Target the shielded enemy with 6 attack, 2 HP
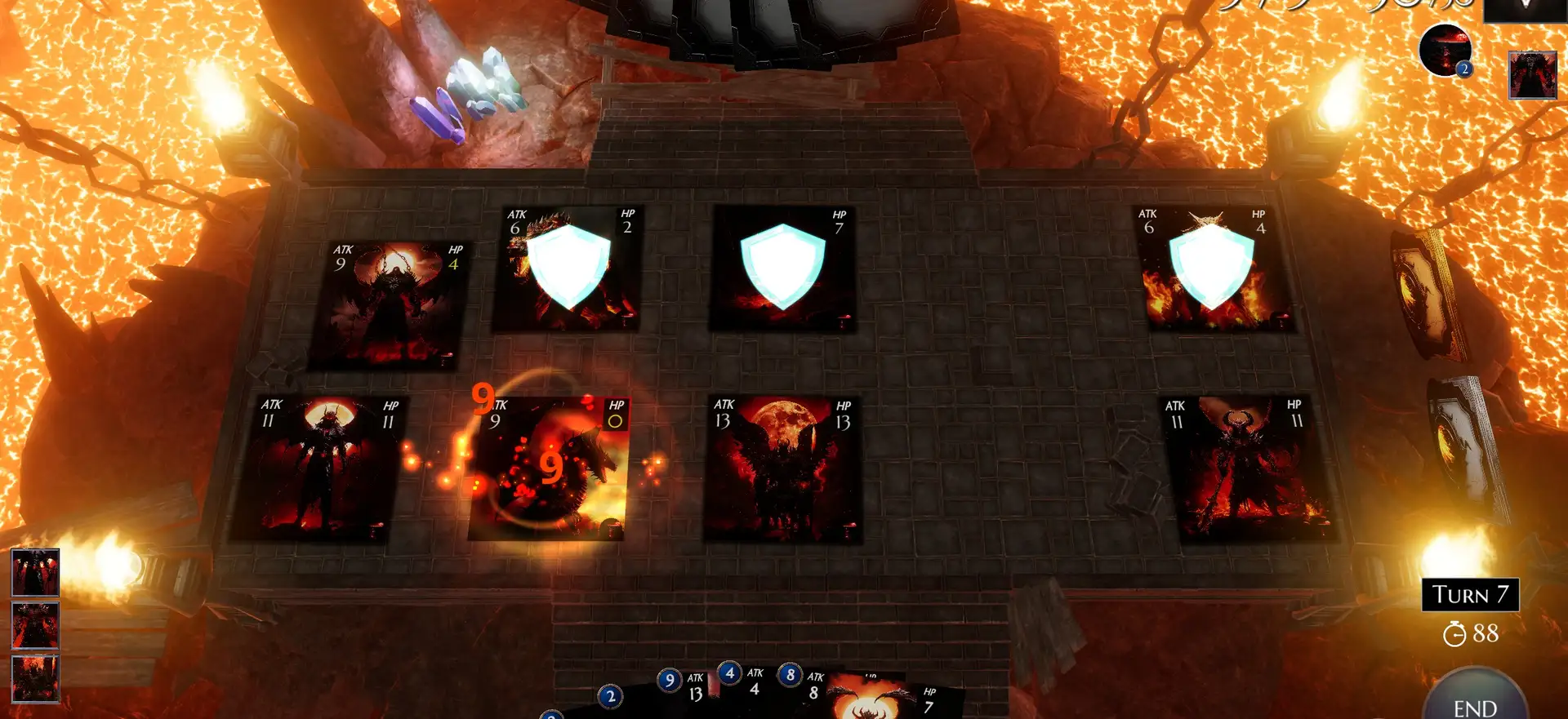Image resolution: width=1568 pixels, height=719 pixels. click(x=567, y=268)
